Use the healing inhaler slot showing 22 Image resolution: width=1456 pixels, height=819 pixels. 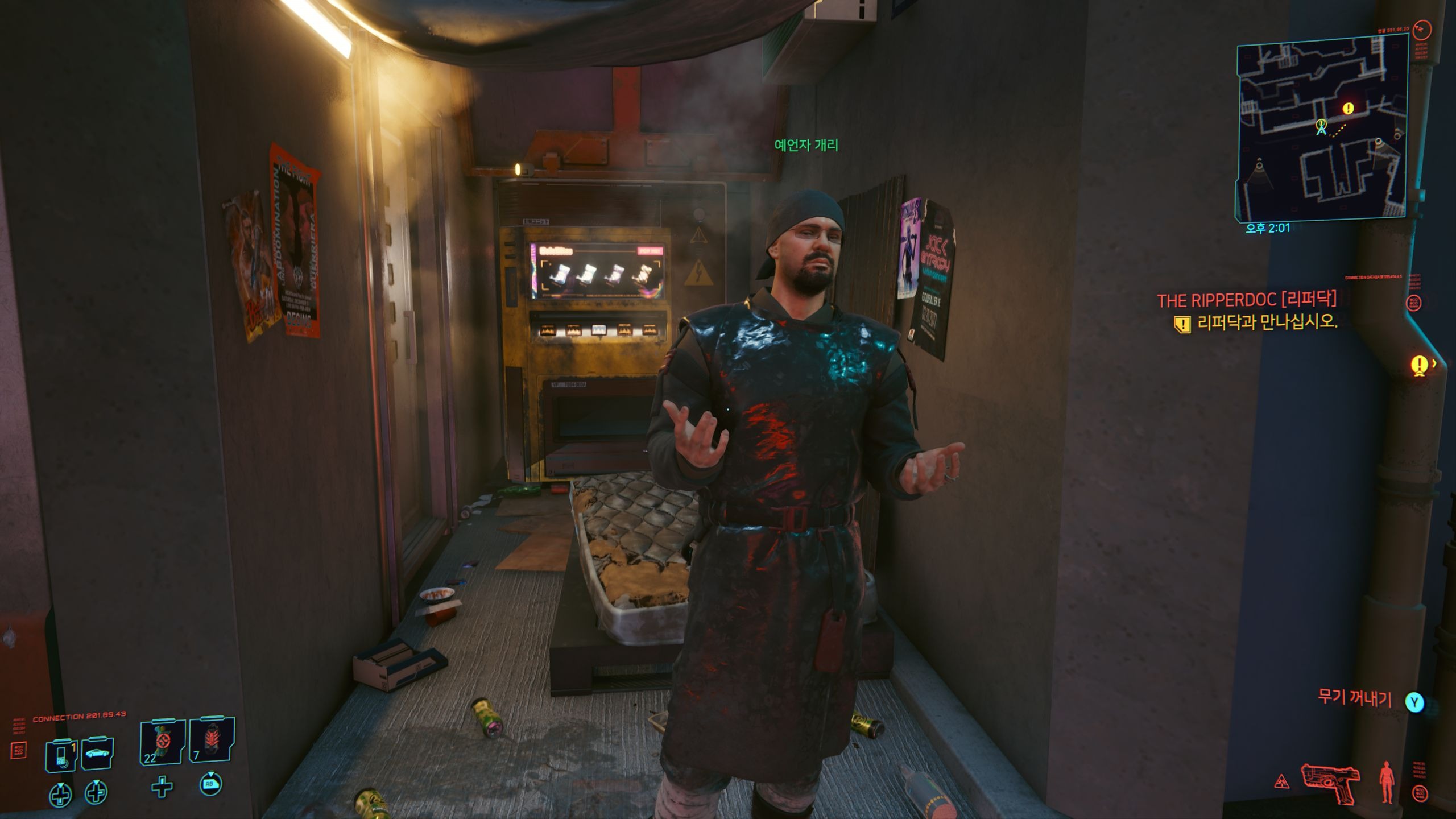point(162,742)
